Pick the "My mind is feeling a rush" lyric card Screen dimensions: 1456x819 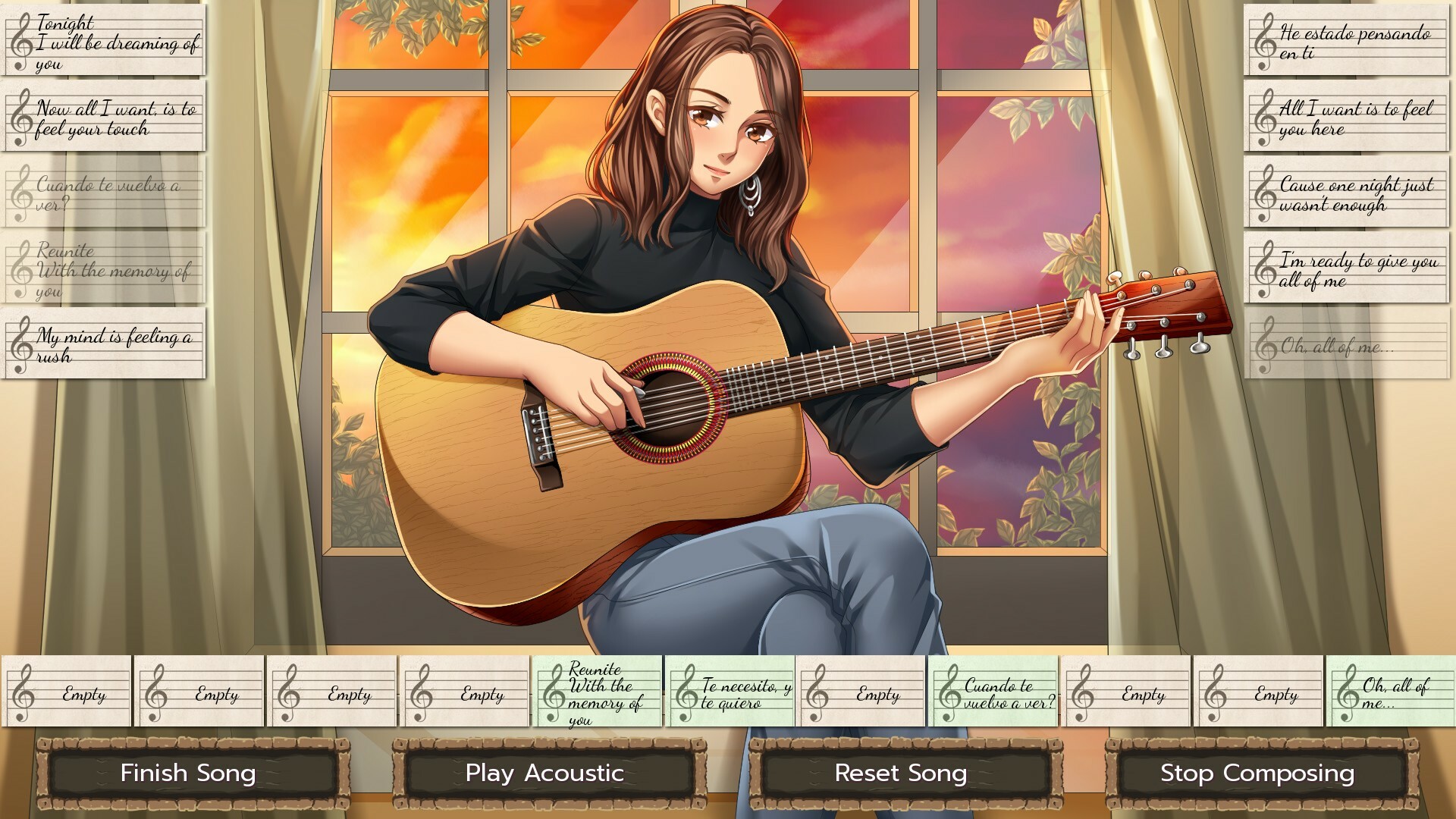pyautogui.click(x=104, y=344)
